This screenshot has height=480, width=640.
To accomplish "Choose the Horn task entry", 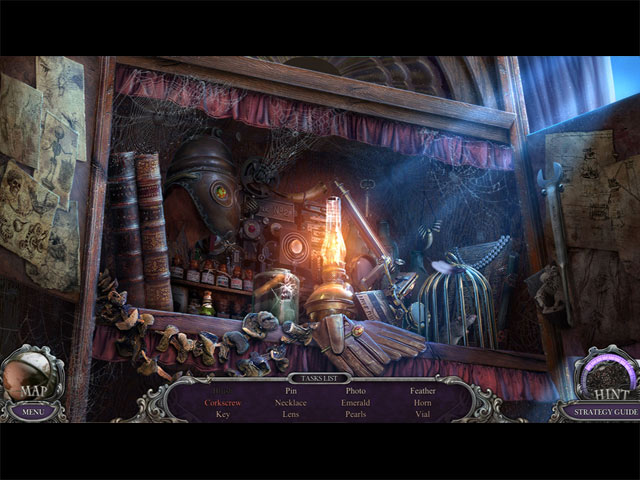I will pyautogui.click(x=423, y=402).
